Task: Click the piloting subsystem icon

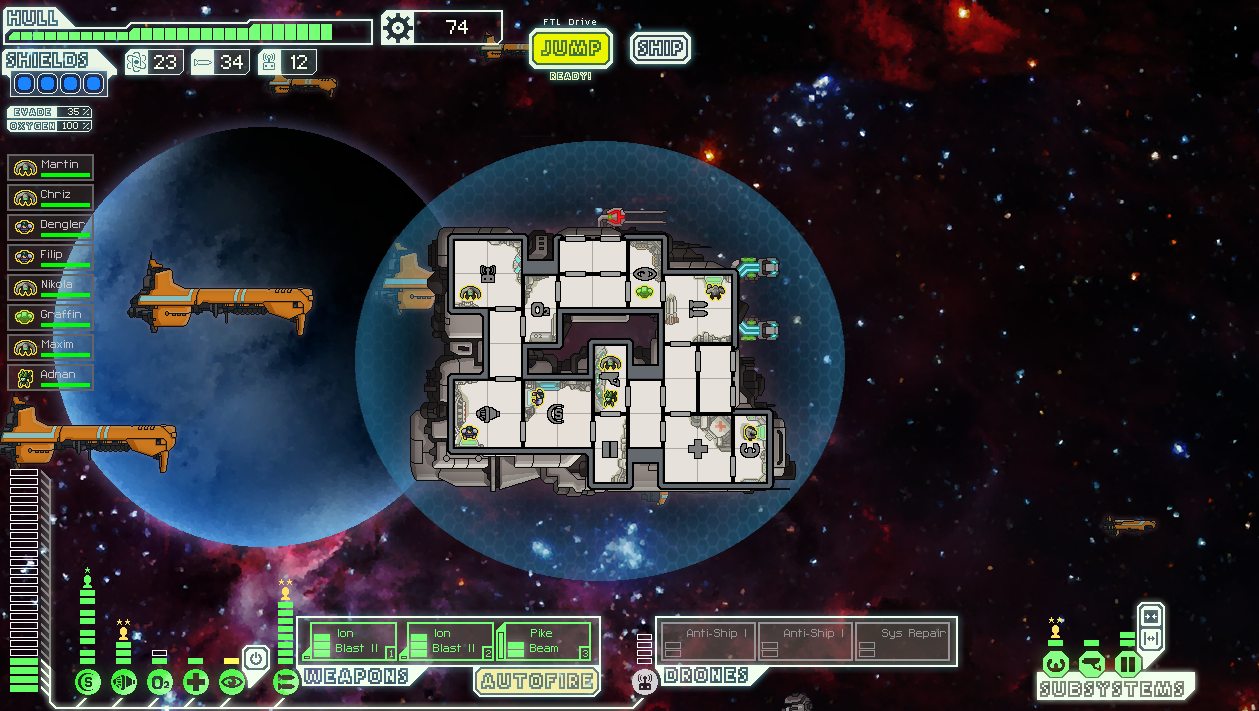Action: [x=1056, y=663]
